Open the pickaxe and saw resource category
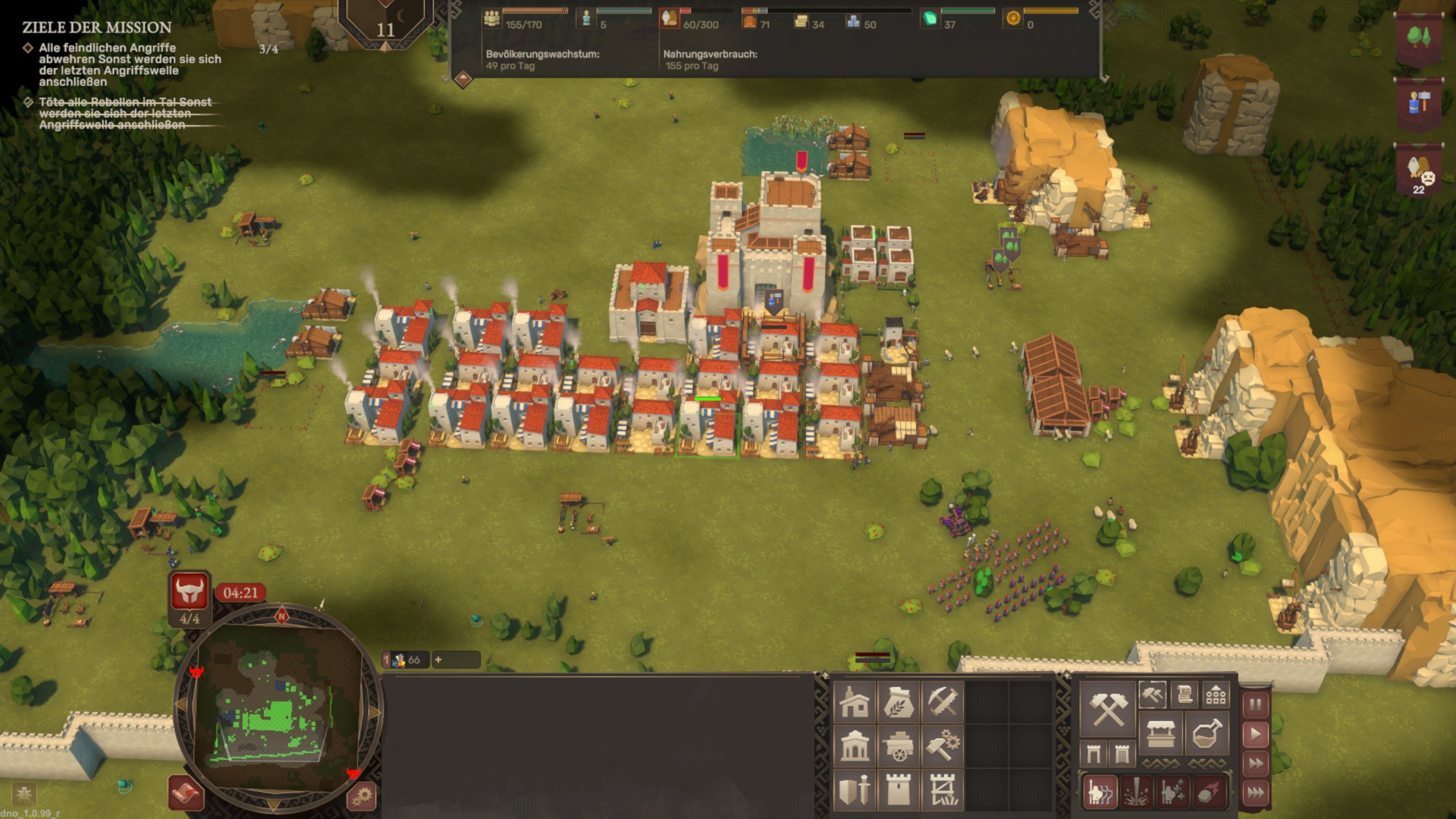Image resolution: width=1456 pixels, height=819 pixels. coord(943,702)
